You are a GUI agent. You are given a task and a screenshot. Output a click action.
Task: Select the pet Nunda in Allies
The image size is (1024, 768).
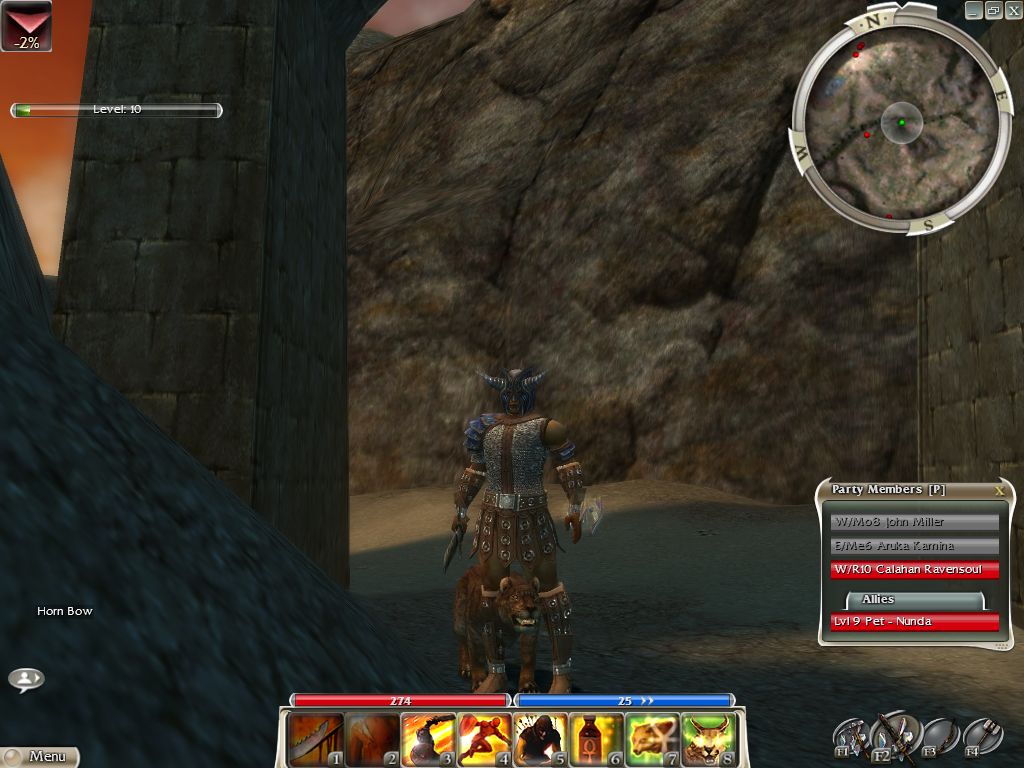914,622
